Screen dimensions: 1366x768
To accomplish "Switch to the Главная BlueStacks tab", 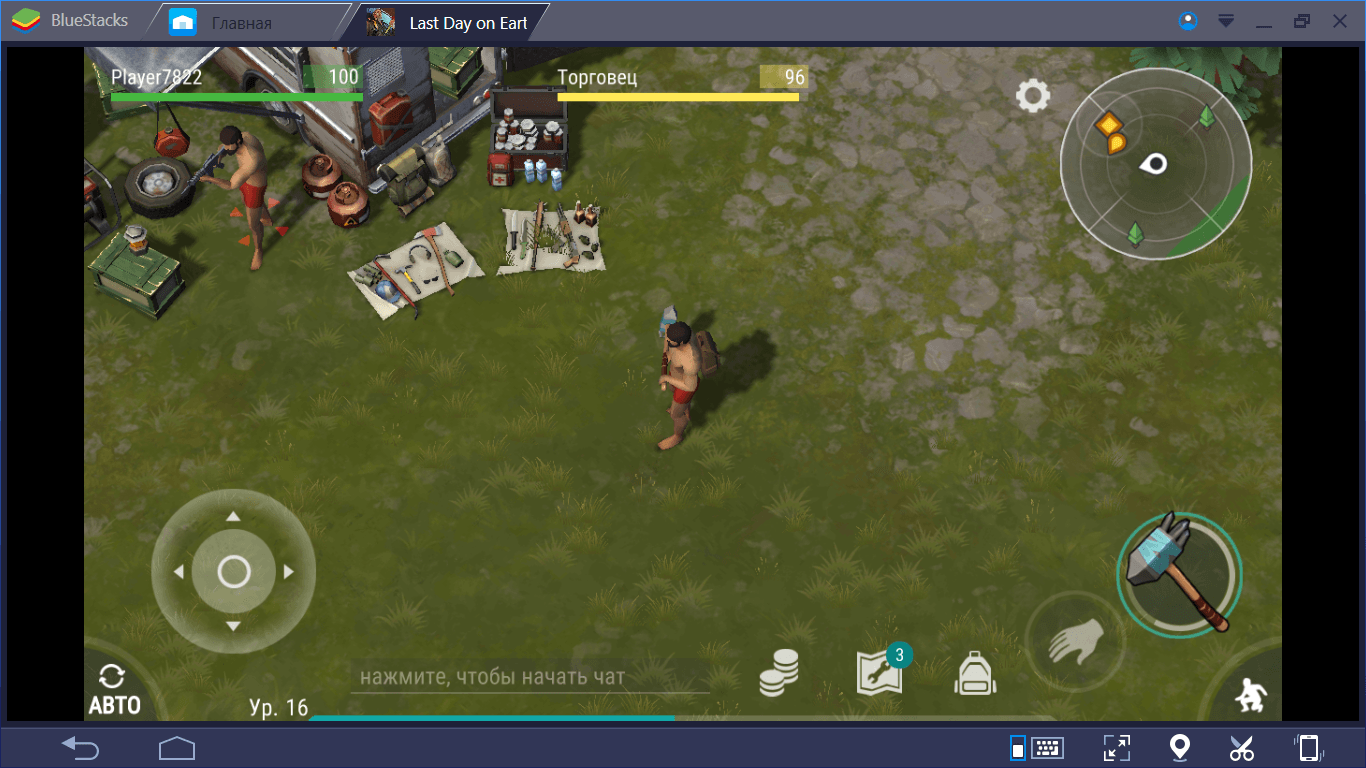I will click(x=240, y=23).
